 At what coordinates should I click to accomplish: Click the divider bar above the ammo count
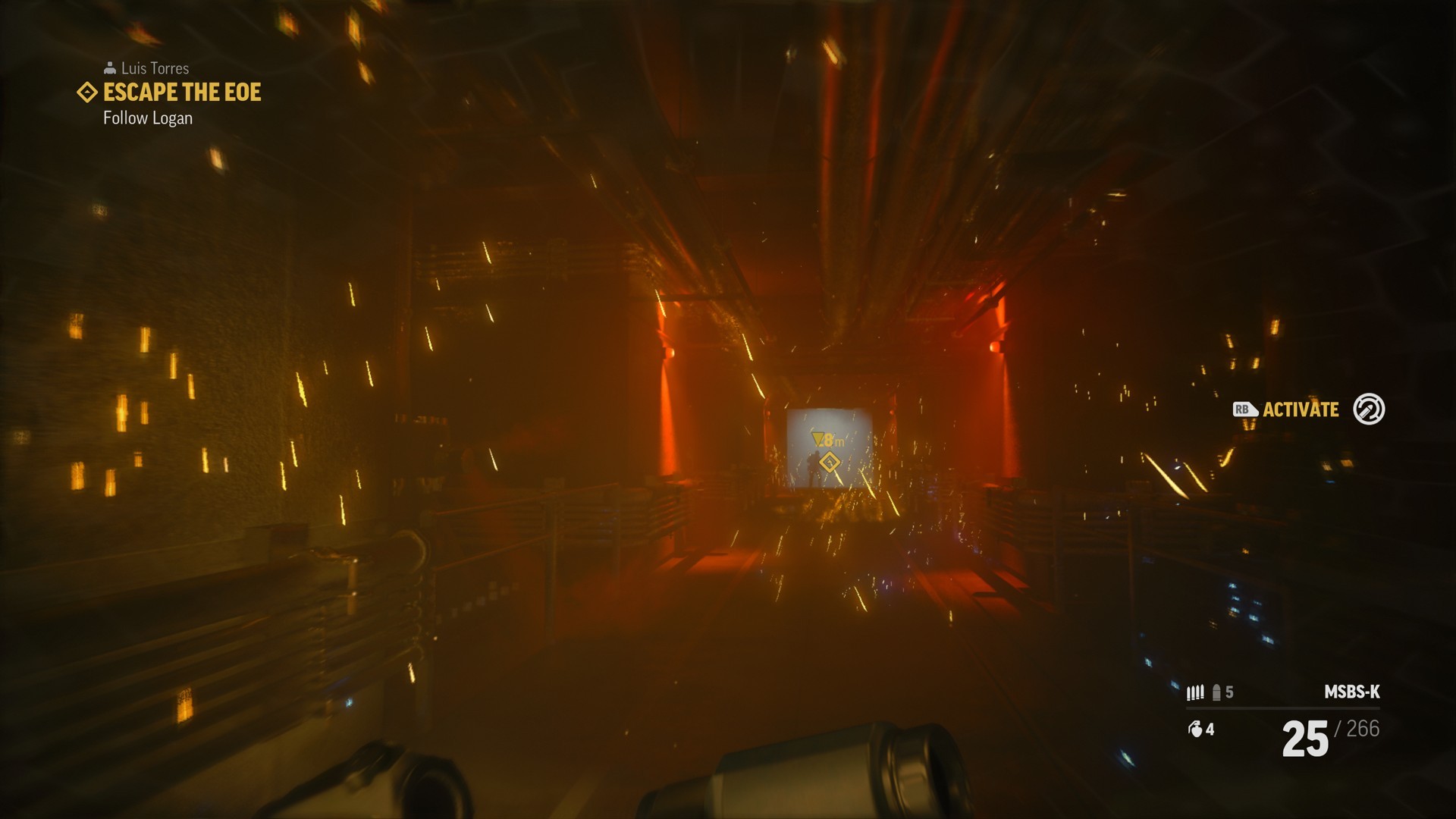(x=1283, y=708)
